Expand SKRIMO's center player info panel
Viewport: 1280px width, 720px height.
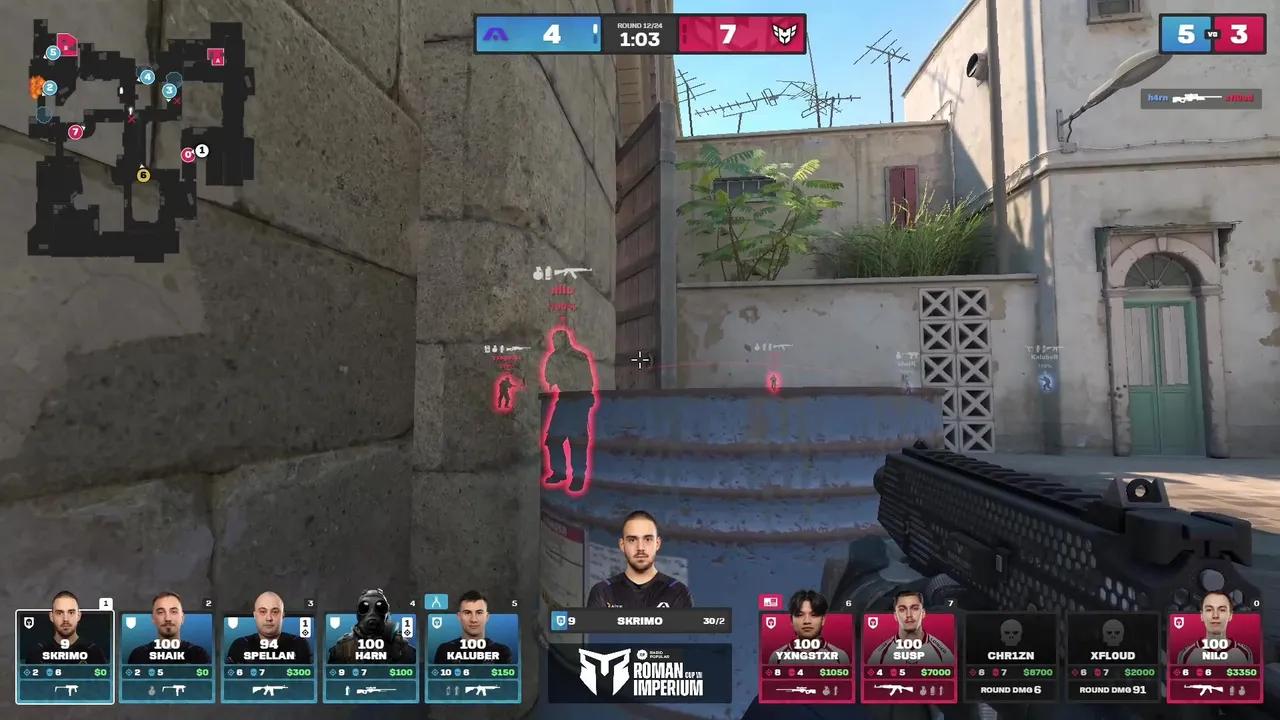coord(640,620)
